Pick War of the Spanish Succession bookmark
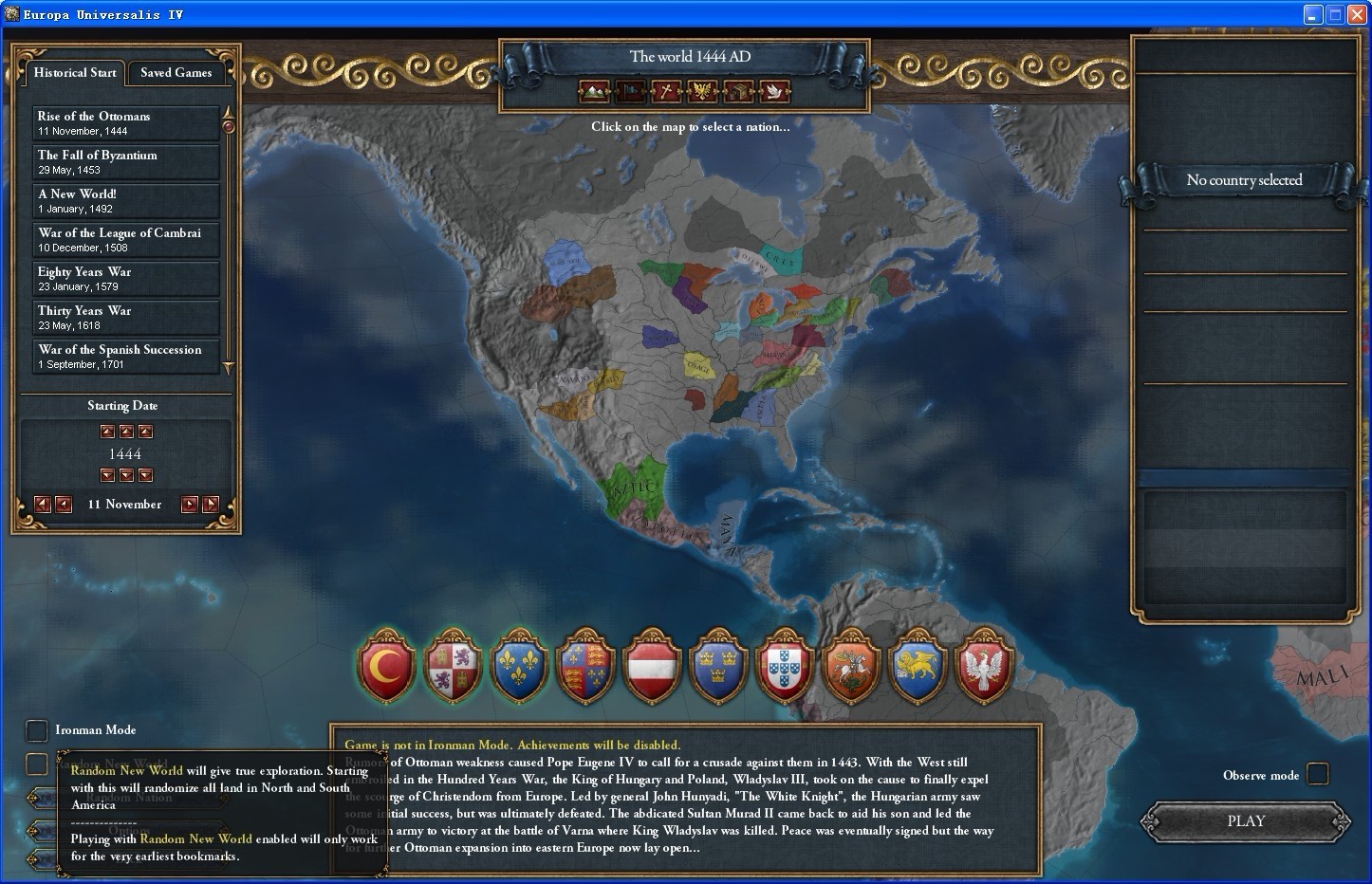Image resolution: width=1372 pixels, height=884 pixels. (126, 357)
